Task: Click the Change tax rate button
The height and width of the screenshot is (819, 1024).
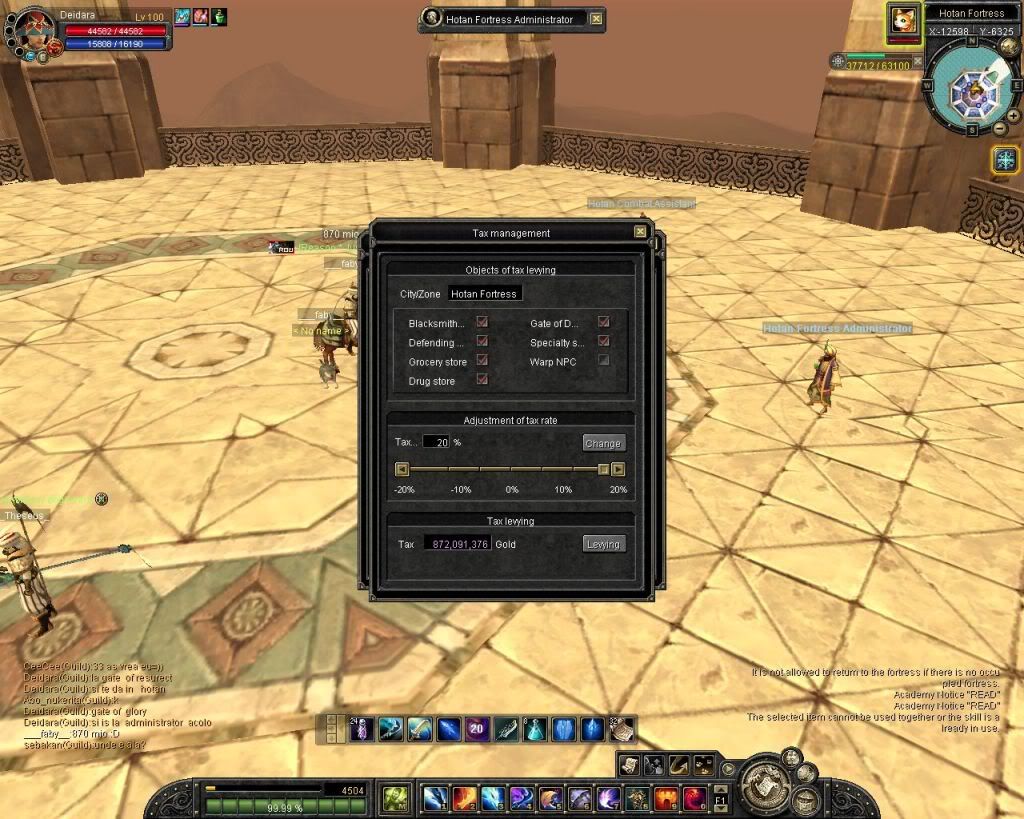Action: 603,443
